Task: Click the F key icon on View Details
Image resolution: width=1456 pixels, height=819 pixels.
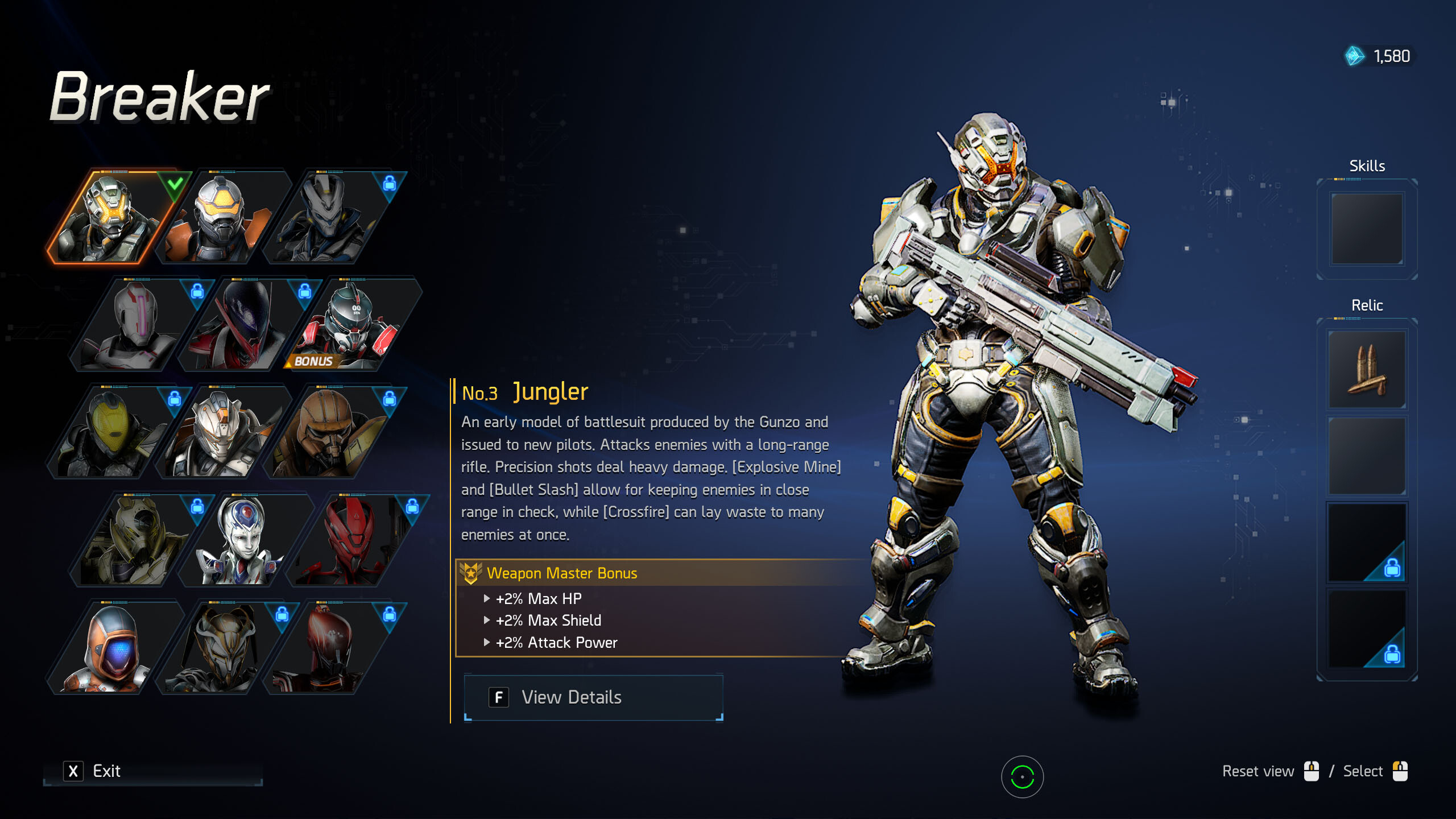Action: [499, 697]
